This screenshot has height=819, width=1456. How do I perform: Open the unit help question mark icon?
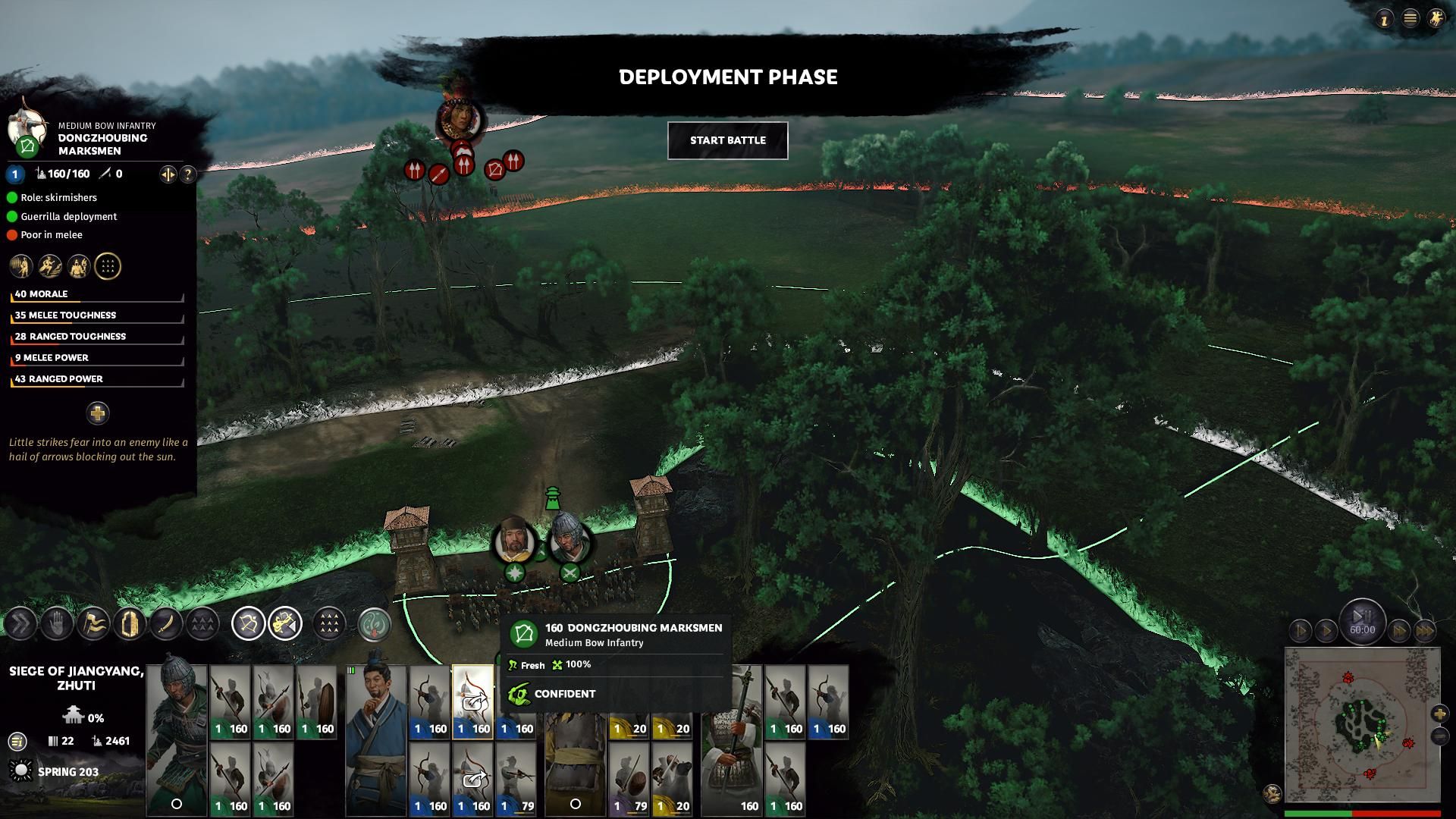click(x=187, y=174)
